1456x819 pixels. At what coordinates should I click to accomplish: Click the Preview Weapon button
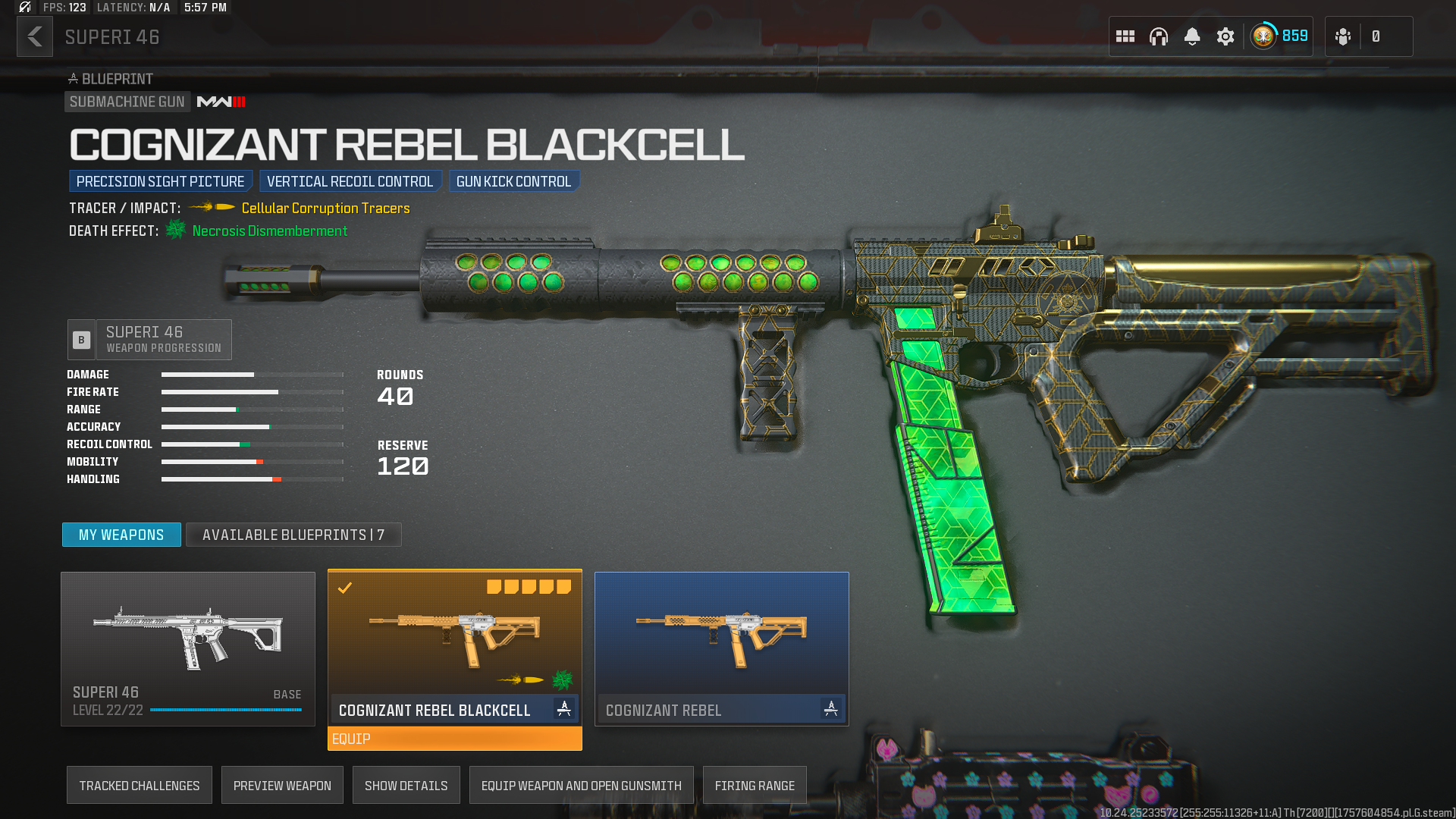282,786
